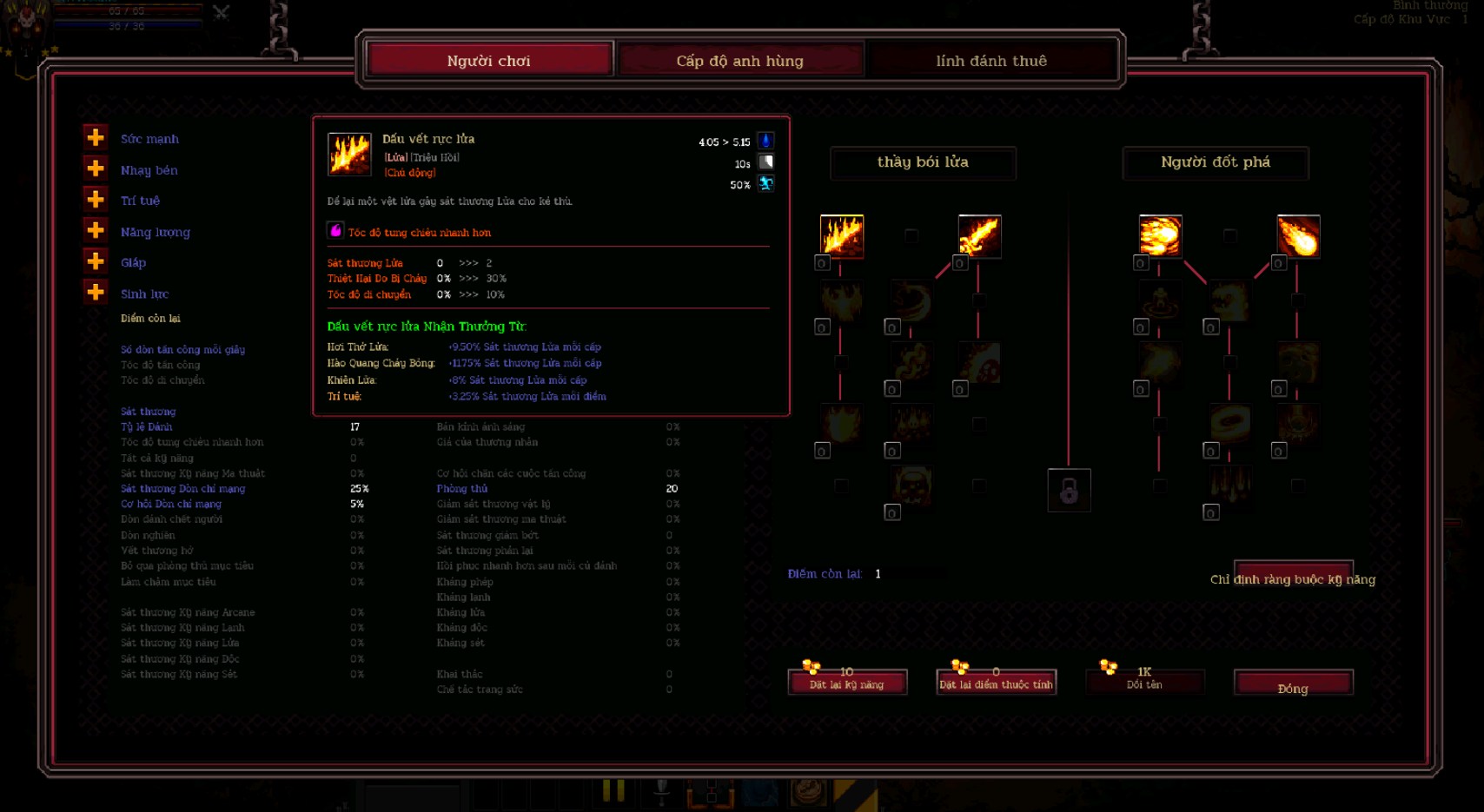The height and width of the screenshot is (812, 1484).
Task: Add a point to Sinh lực
Action: click(x=96, y=293)
